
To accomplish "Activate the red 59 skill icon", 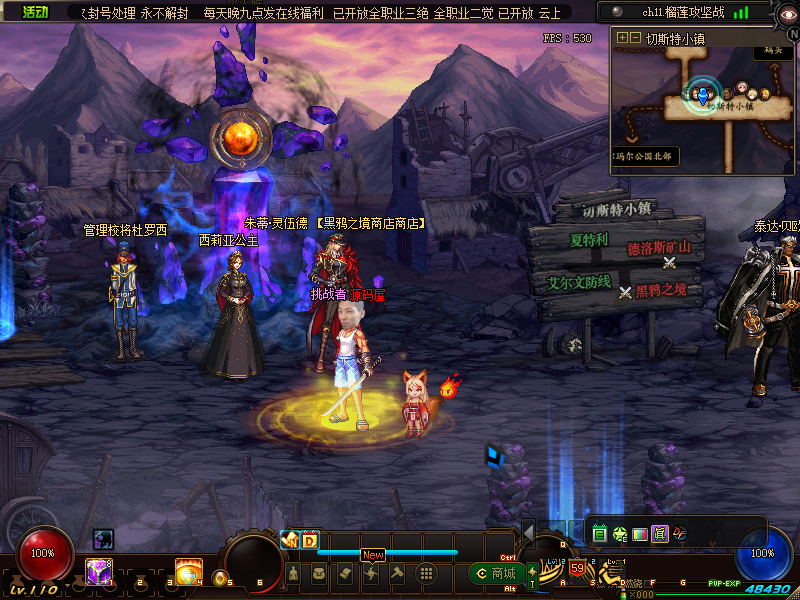I will (578, 569).
